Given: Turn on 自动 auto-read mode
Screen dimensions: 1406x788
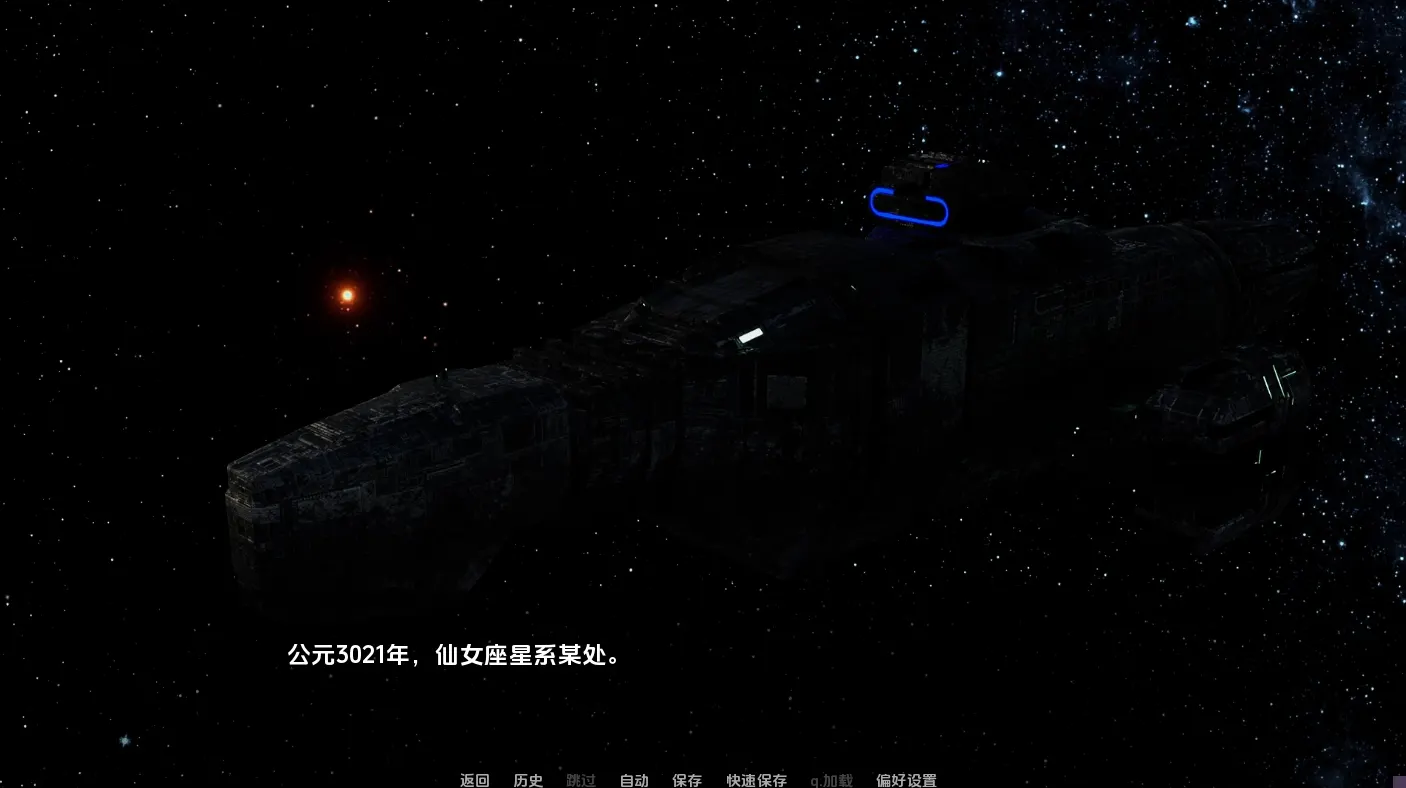Looking at the screenshot, I should tap(633, 780).
